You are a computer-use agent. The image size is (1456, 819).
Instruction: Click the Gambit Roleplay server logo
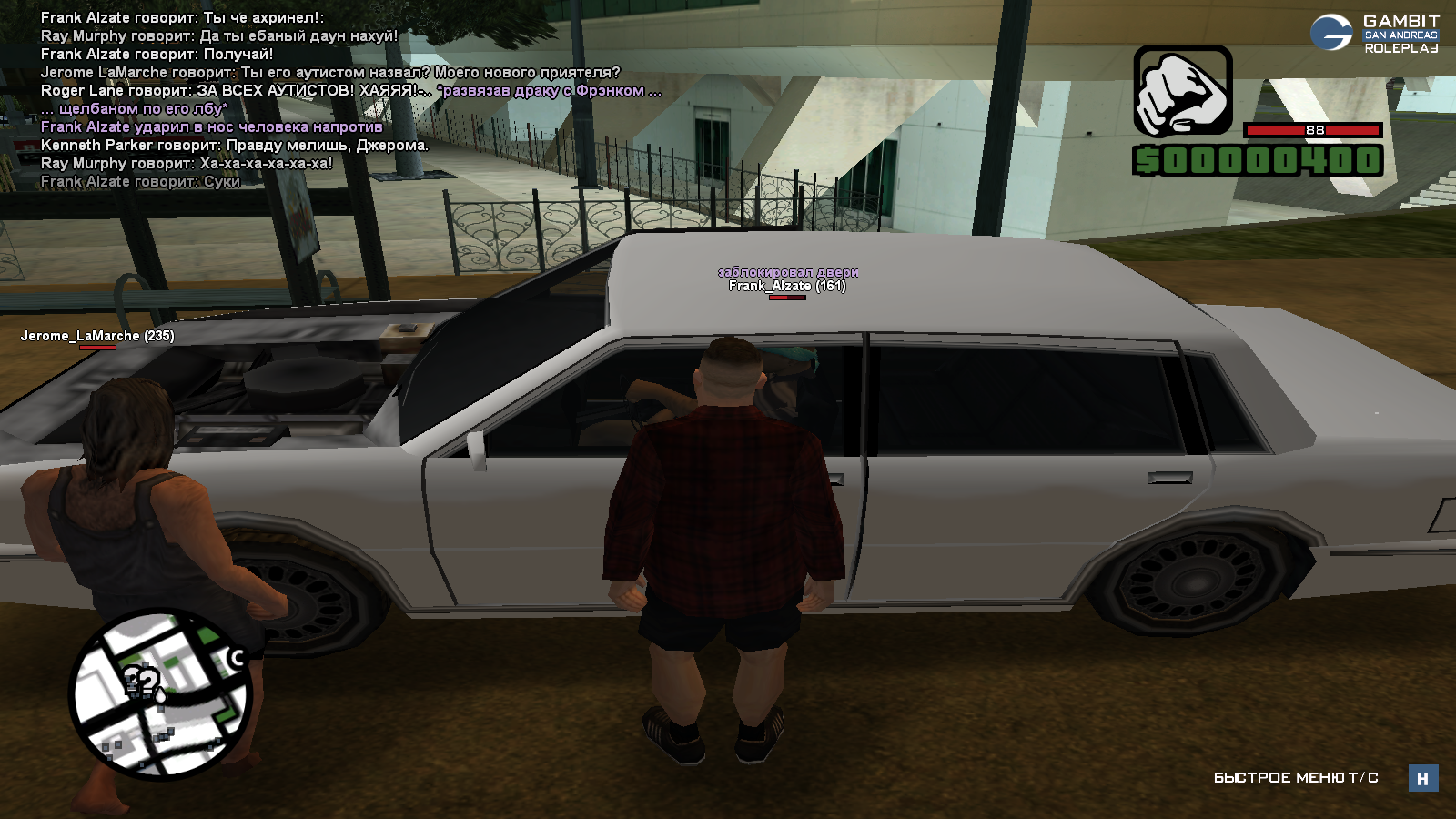1375,34
